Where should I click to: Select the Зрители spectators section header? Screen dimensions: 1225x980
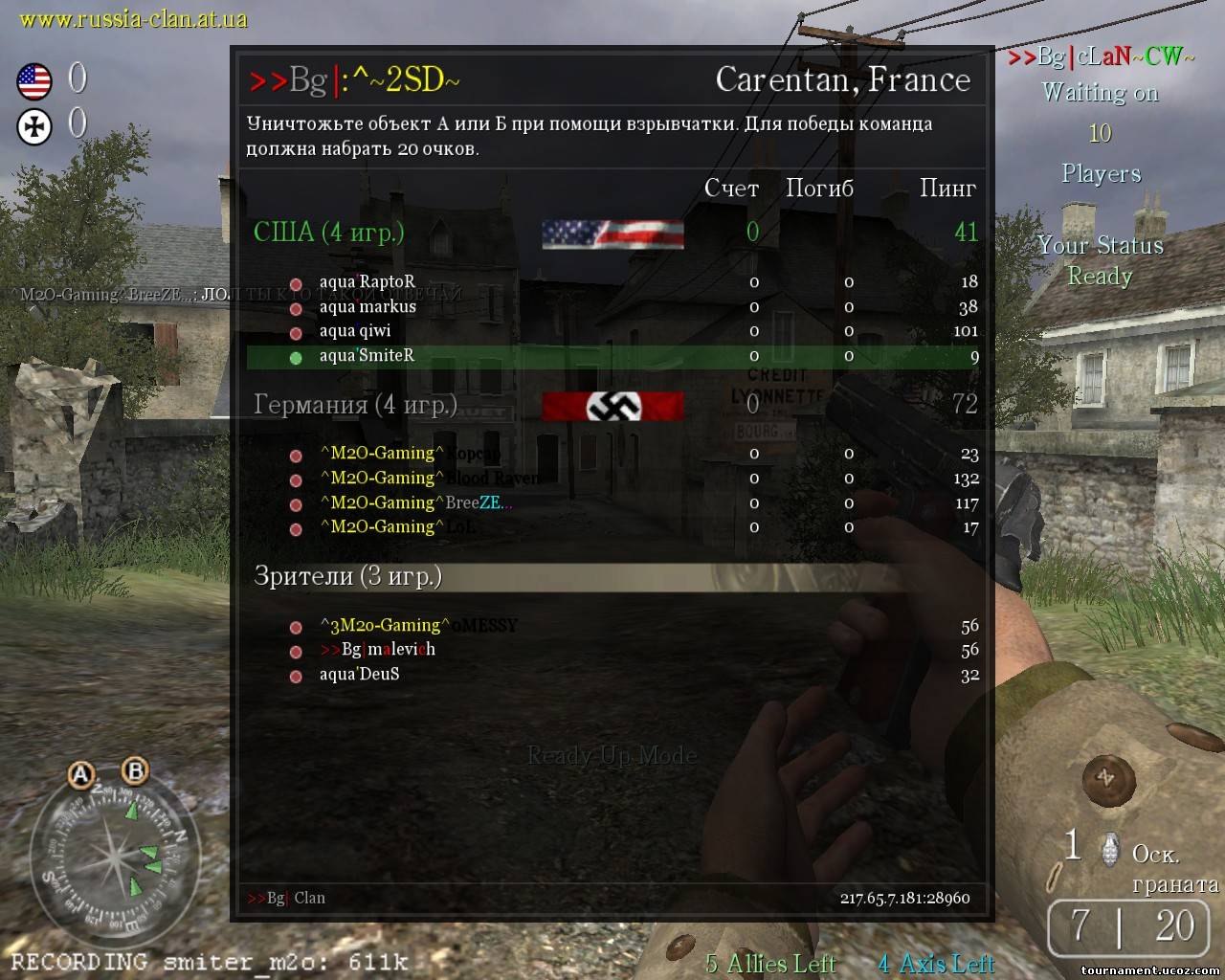click(x=347, y=576)
